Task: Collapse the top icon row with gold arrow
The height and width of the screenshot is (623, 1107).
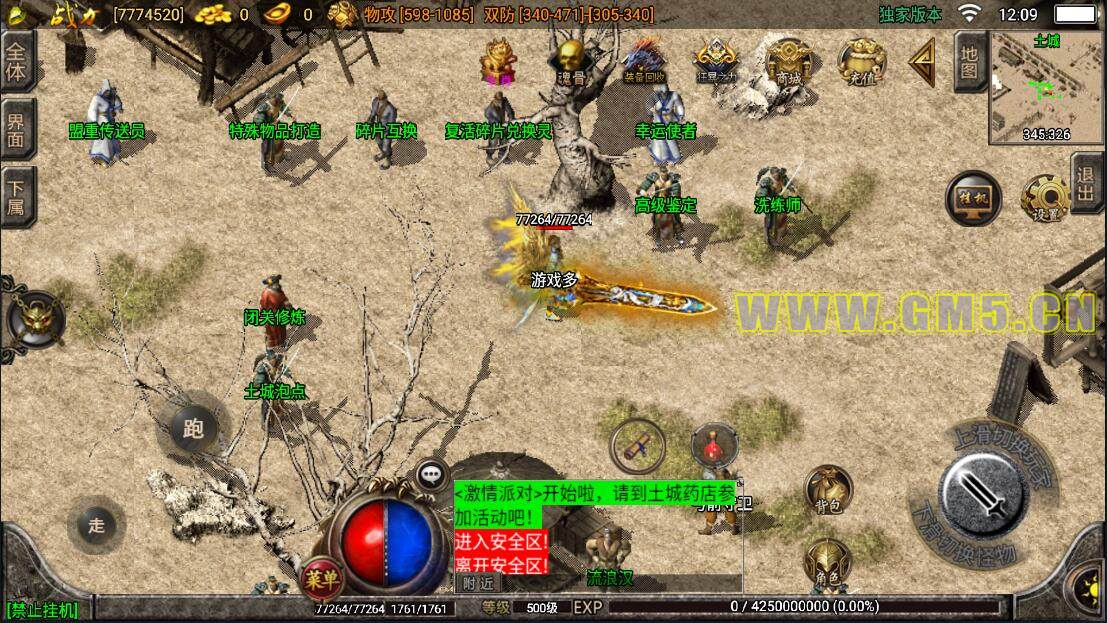Action: pyautogui.click(x=922, y=60)
